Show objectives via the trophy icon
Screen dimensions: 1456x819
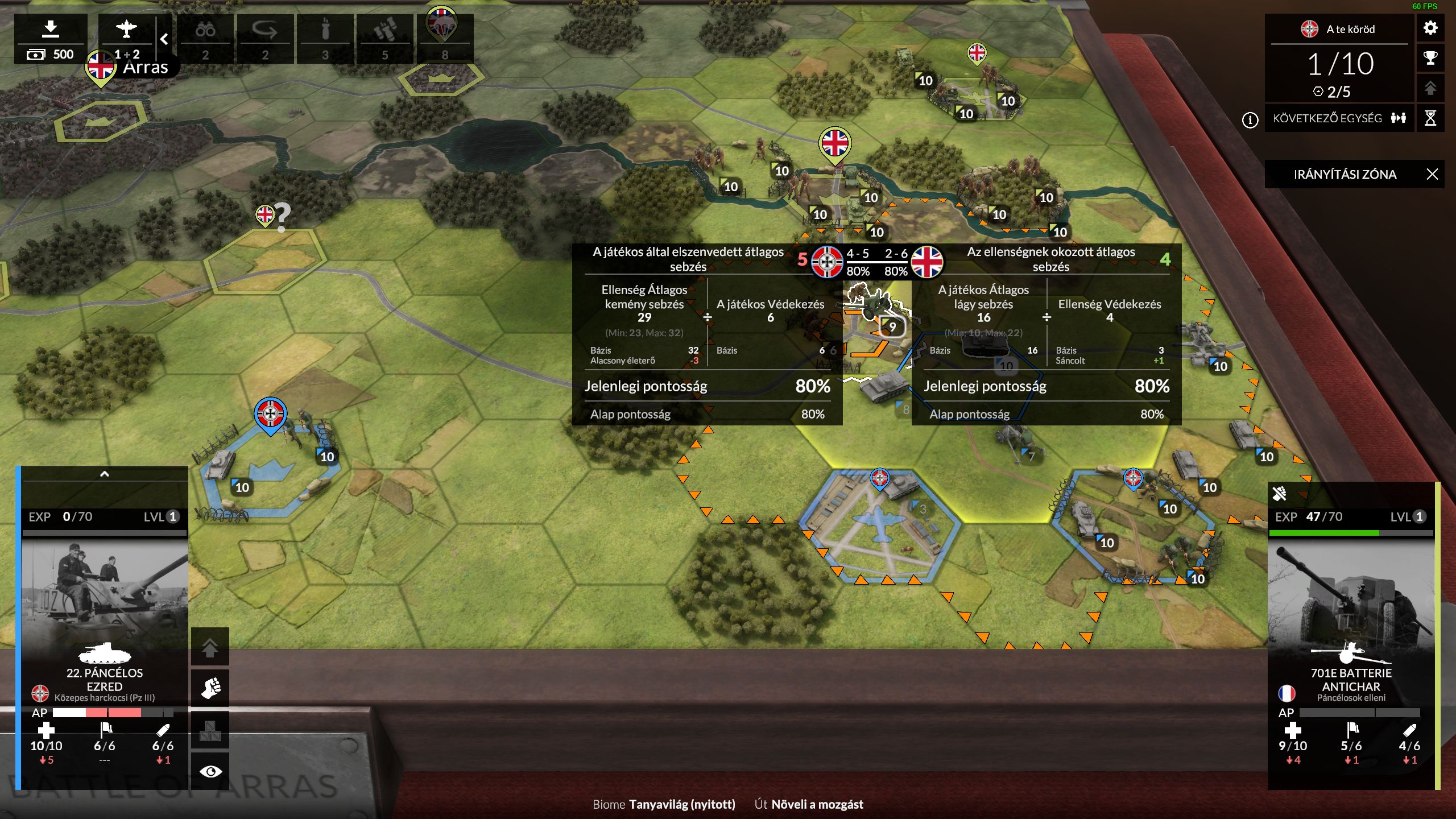pos(1430,58)
